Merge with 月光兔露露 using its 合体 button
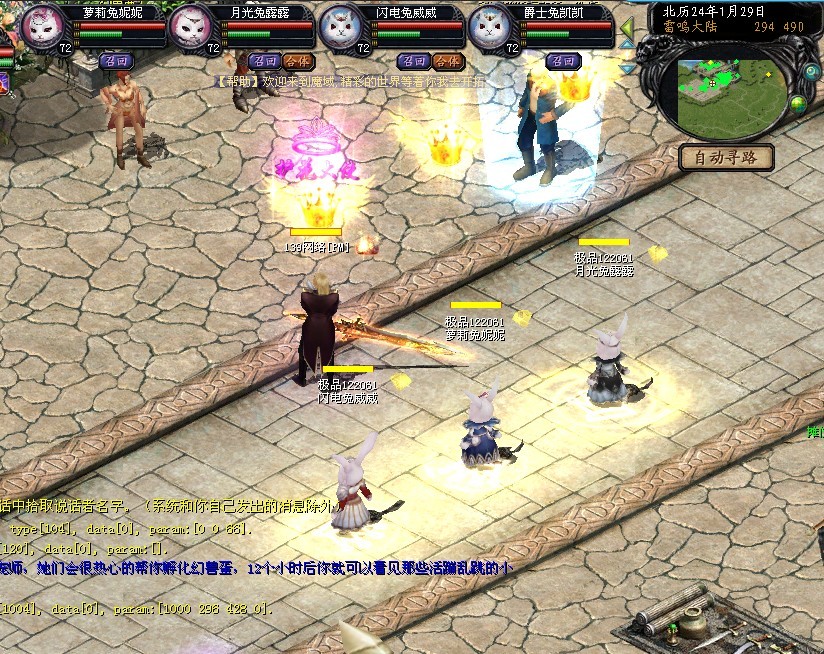824x654 pixels. (297, 61)
